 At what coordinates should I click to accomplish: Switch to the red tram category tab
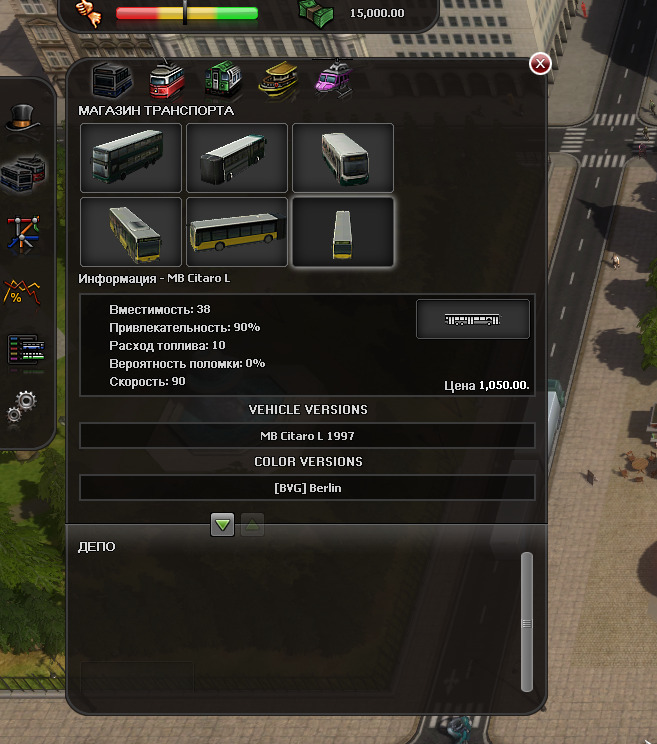click(165, 80)
